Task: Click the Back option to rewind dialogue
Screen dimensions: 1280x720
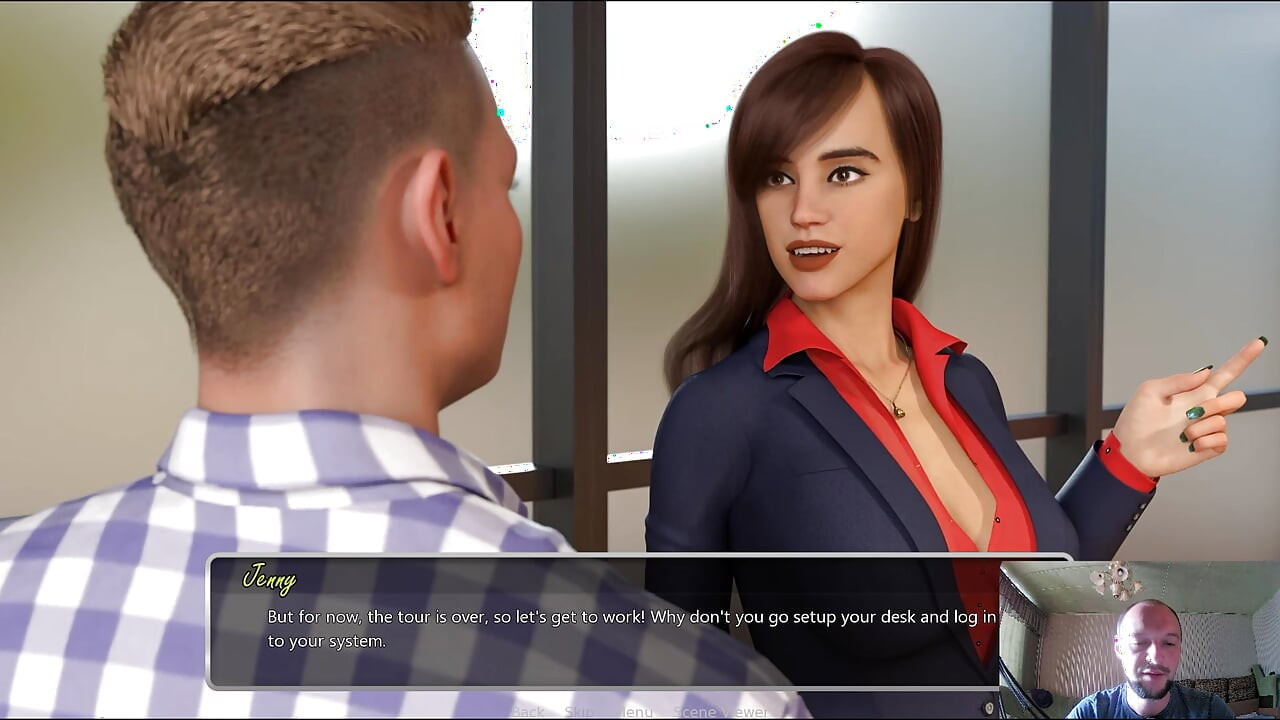Action: pyautogui.click(x=528, y=711)
